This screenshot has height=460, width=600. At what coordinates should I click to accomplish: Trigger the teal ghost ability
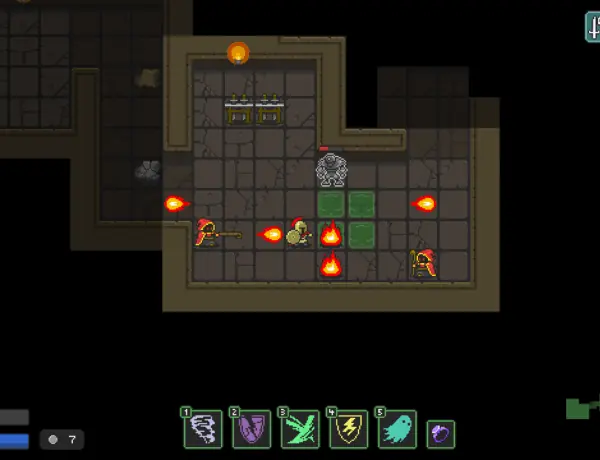[x=397, y=430]
